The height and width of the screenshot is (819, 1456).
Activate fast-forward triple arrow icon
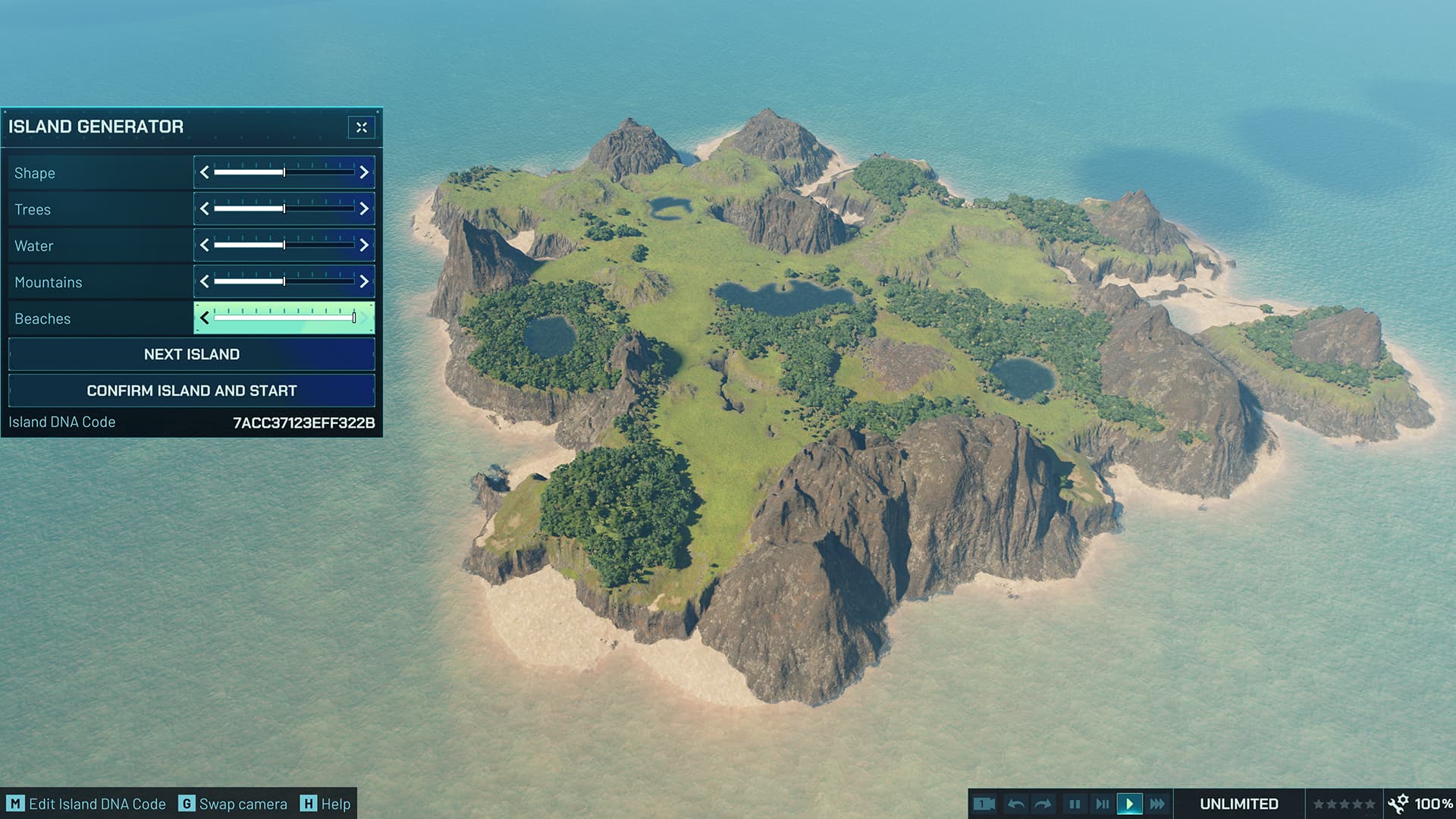(x=1158, y=804)
